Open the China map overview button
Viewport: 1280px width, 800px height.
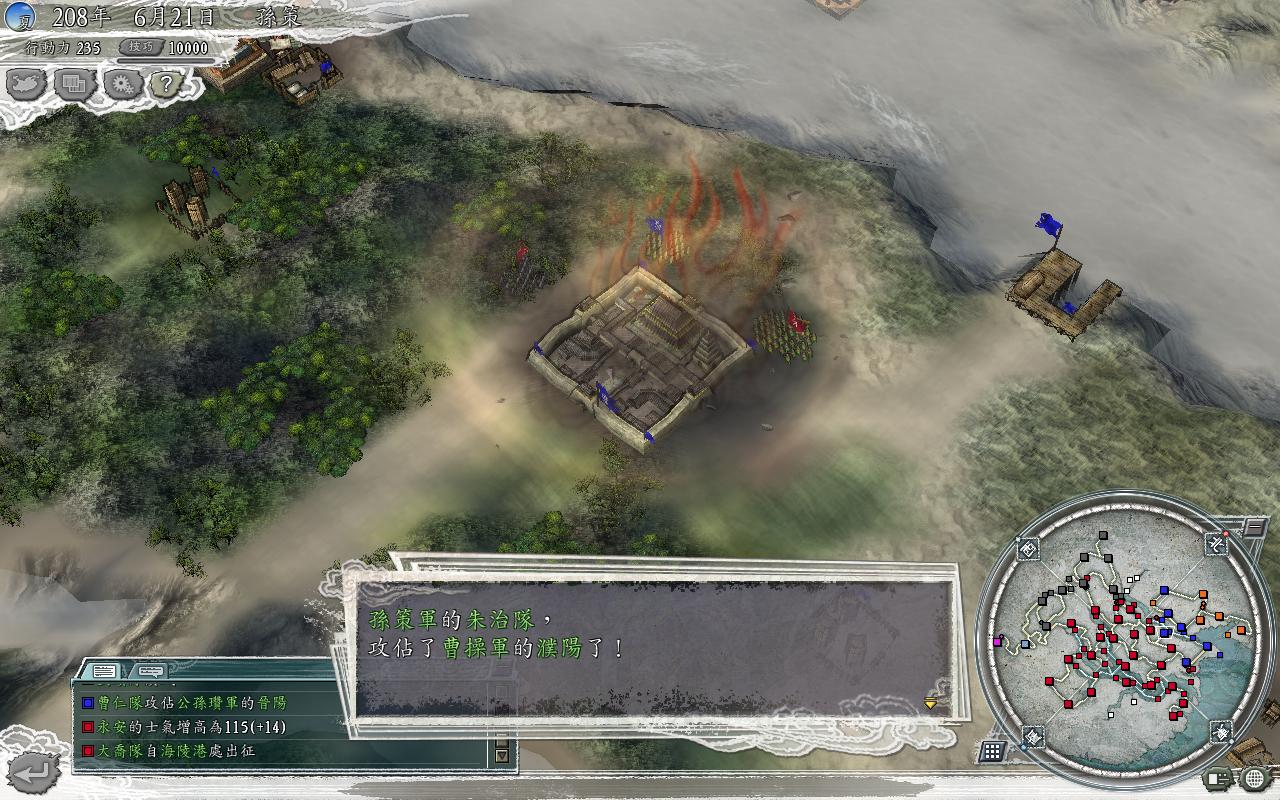tap(26, 85)
